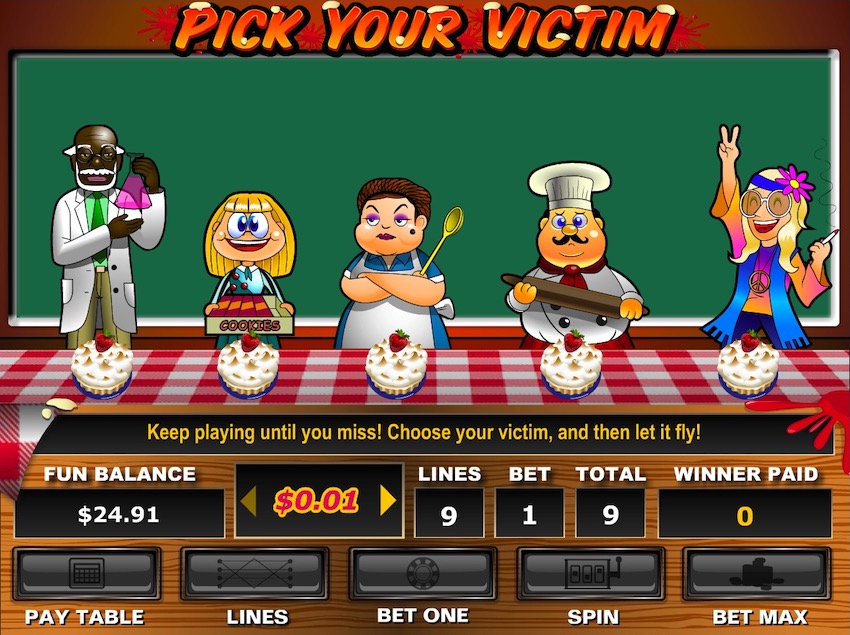The width and height of the screenshot is (850, 635).
Task: Pick the scientist in the lab coat
Action: point(105,240)
